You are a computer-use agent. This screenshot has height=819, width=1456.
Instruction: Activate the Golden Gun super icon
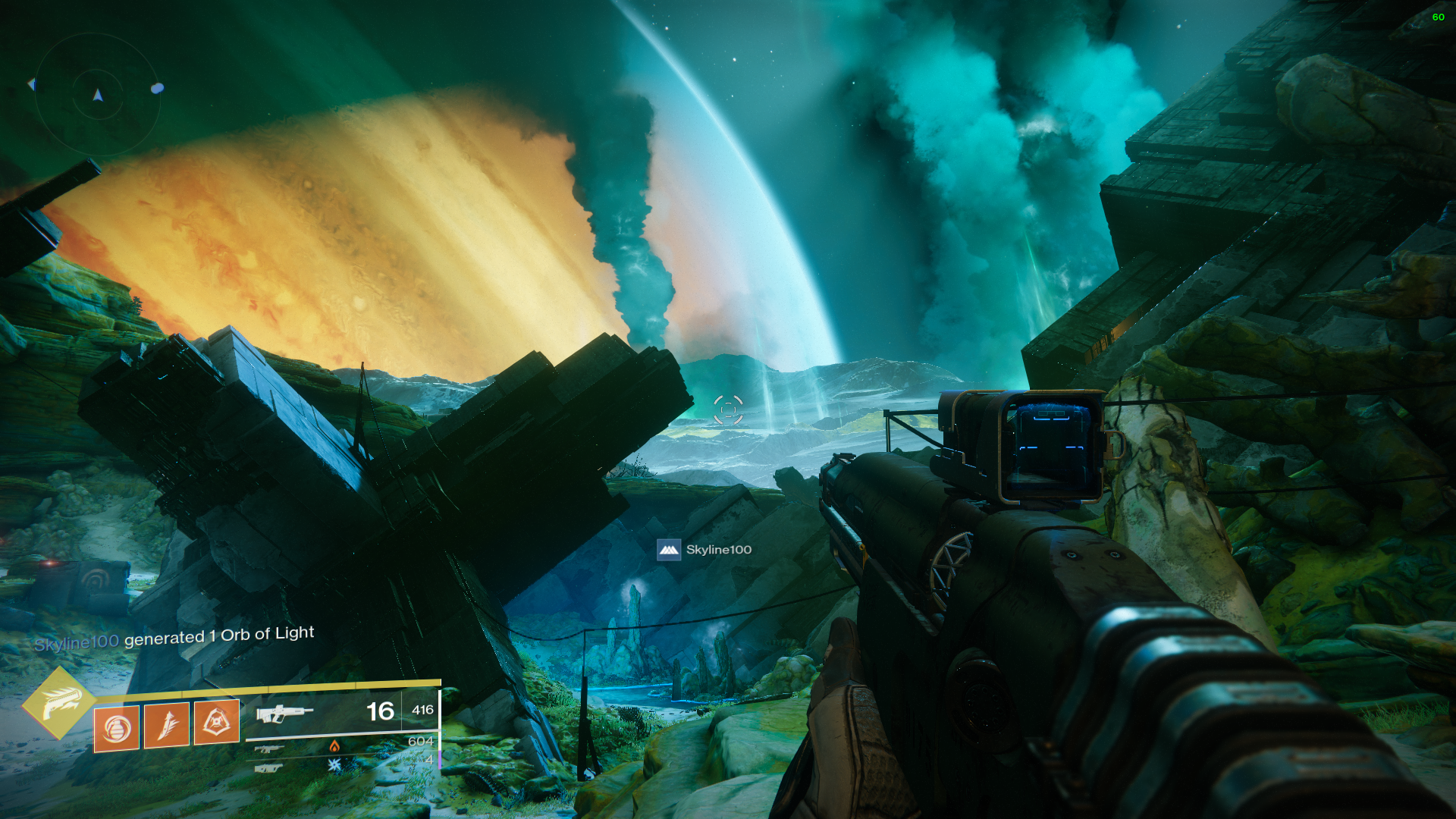pyautogui.click(x=58, y=703)
